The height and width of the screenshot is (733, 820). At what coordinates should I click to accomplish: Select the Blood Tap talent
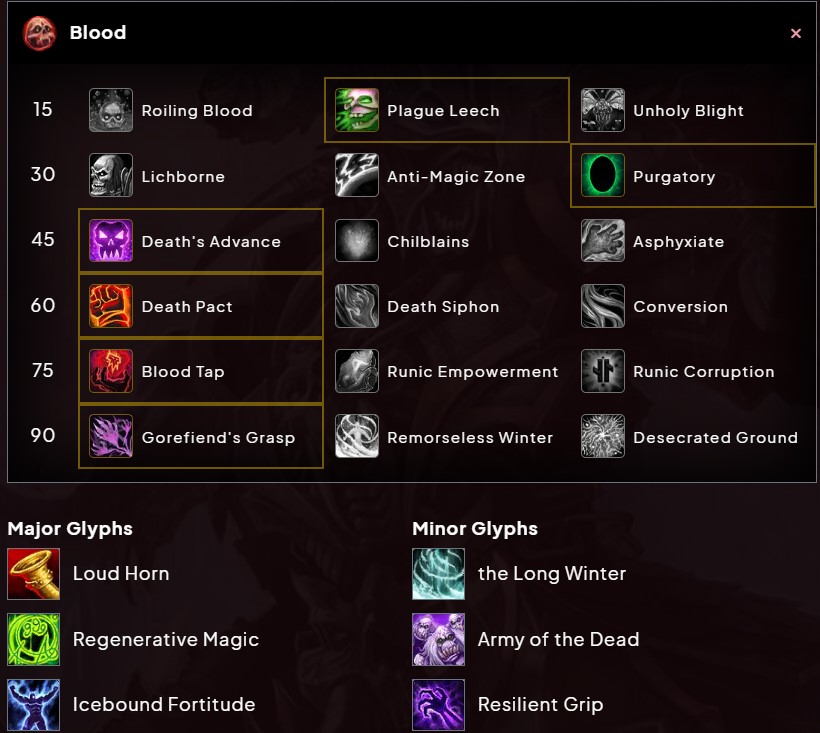[x=183, y=372]
